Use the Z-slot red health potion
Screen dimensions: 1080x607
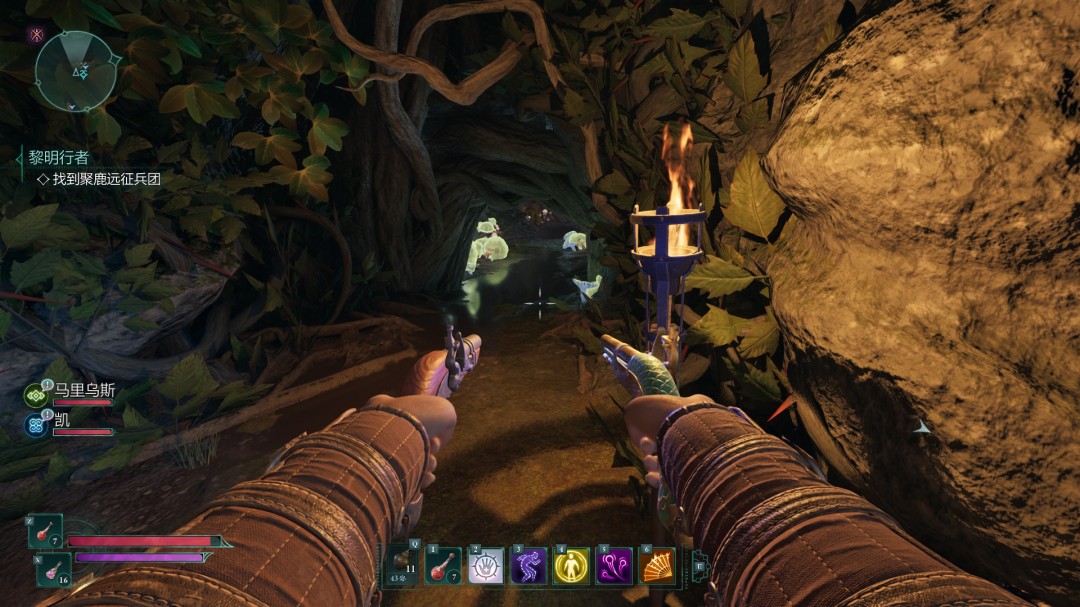coord(46,531)
